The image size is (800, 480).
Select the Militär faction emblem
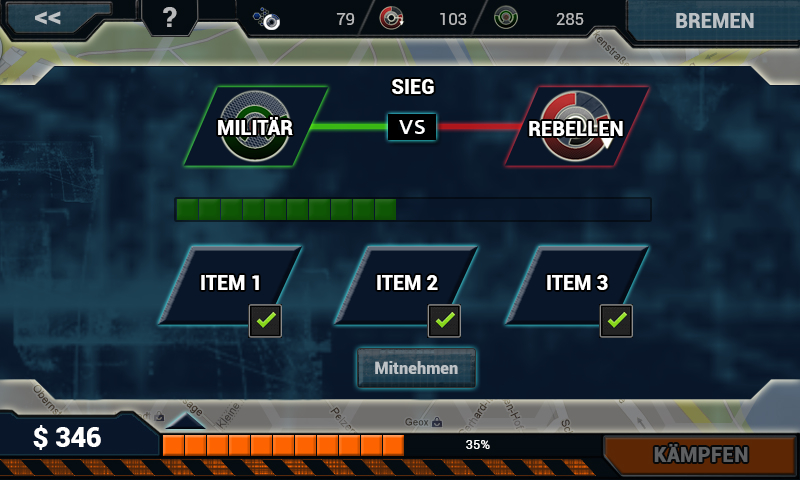[256, 127]
